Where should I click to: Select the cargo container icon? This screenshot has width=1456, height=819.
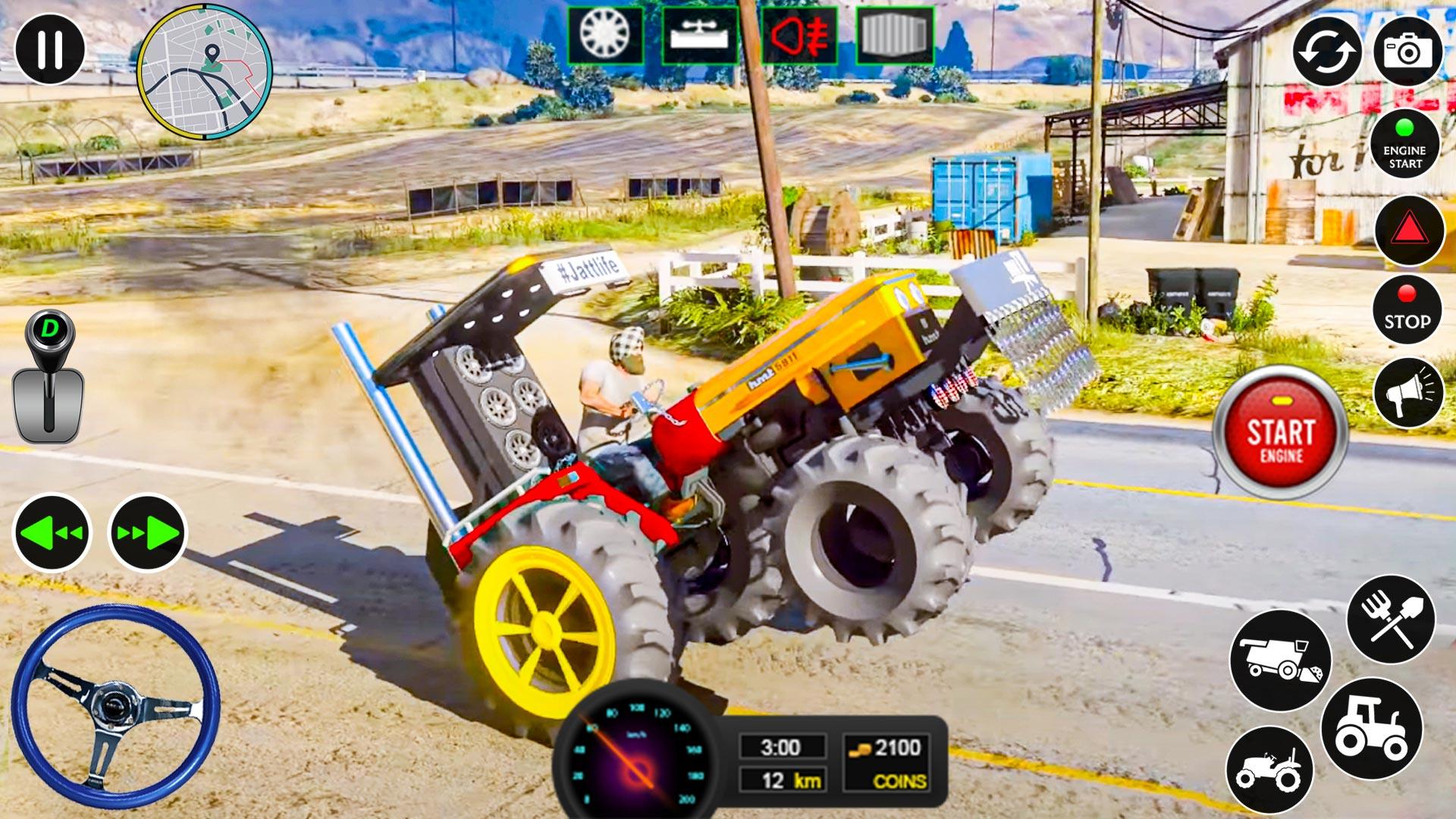896,33
